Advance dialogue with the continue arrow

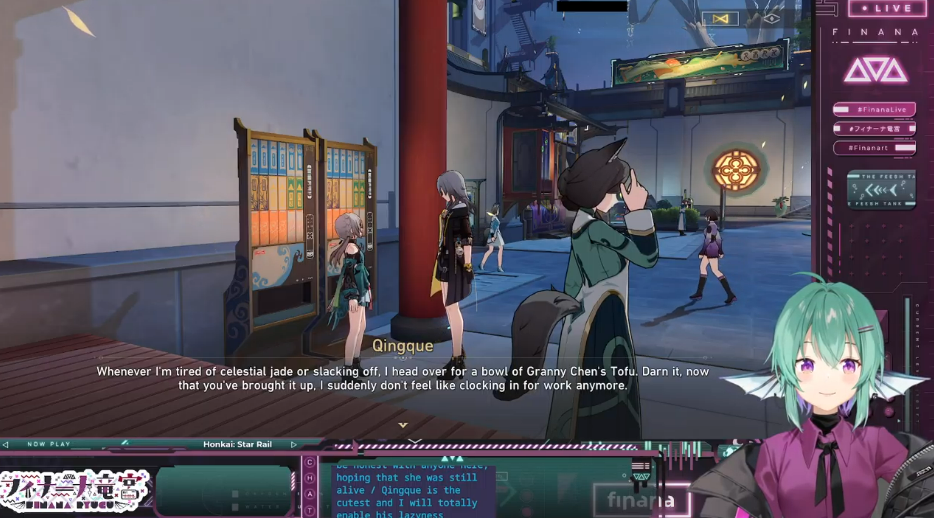tap(403, 425)
